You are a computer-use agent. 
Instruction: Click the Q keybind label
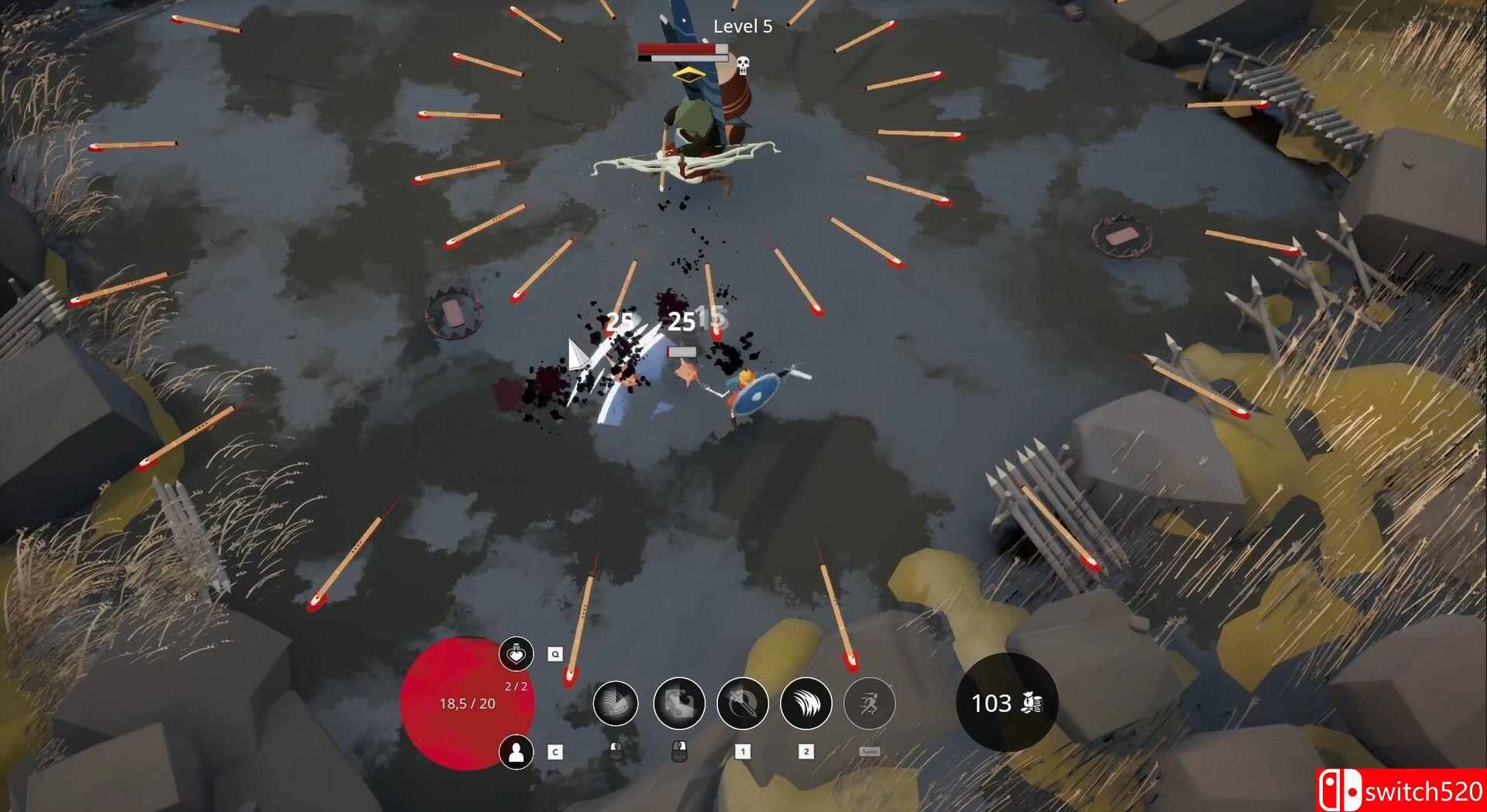coord(555,653)
